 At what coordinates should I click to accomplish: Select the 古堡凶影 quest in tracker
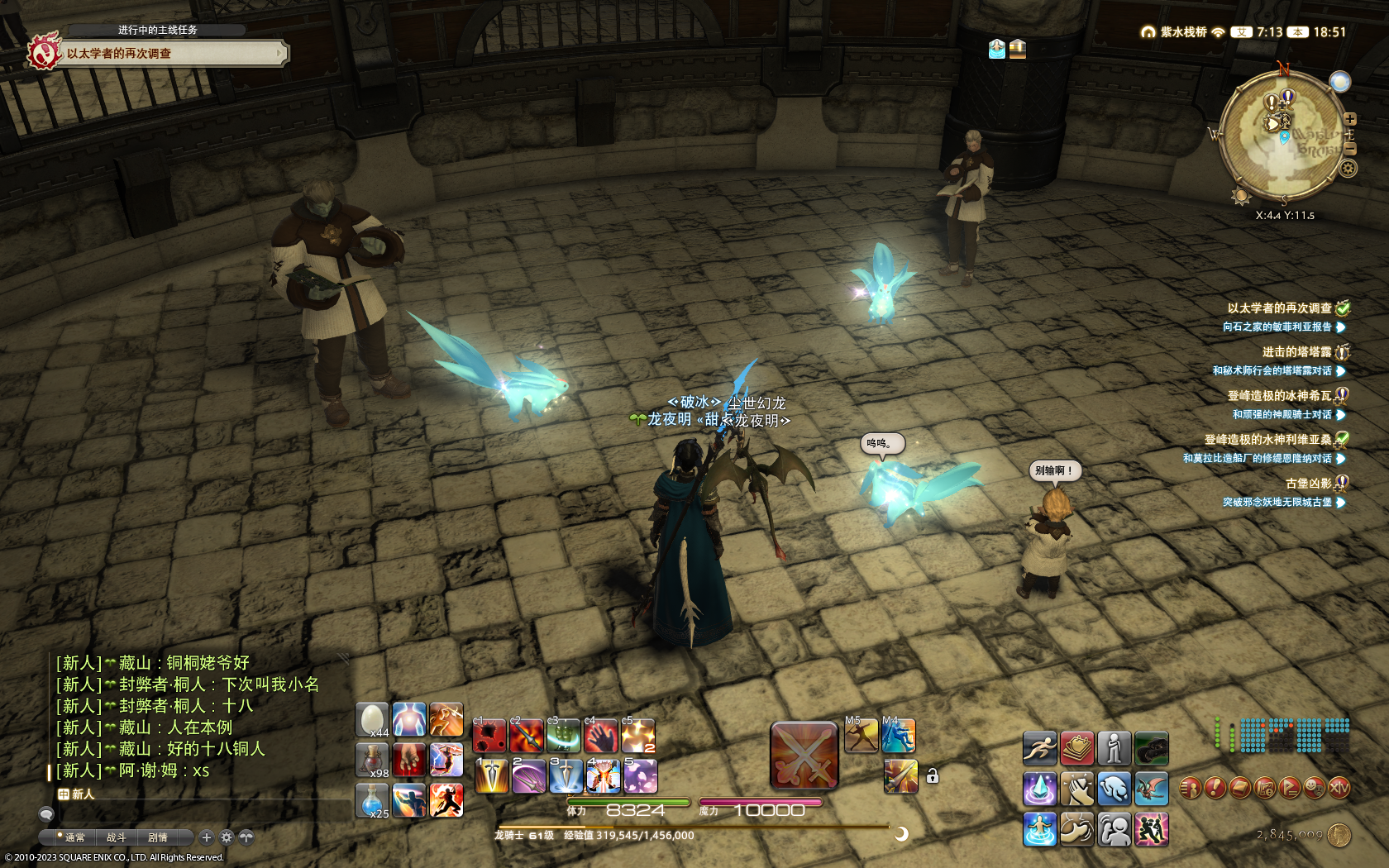[1307, 484]
